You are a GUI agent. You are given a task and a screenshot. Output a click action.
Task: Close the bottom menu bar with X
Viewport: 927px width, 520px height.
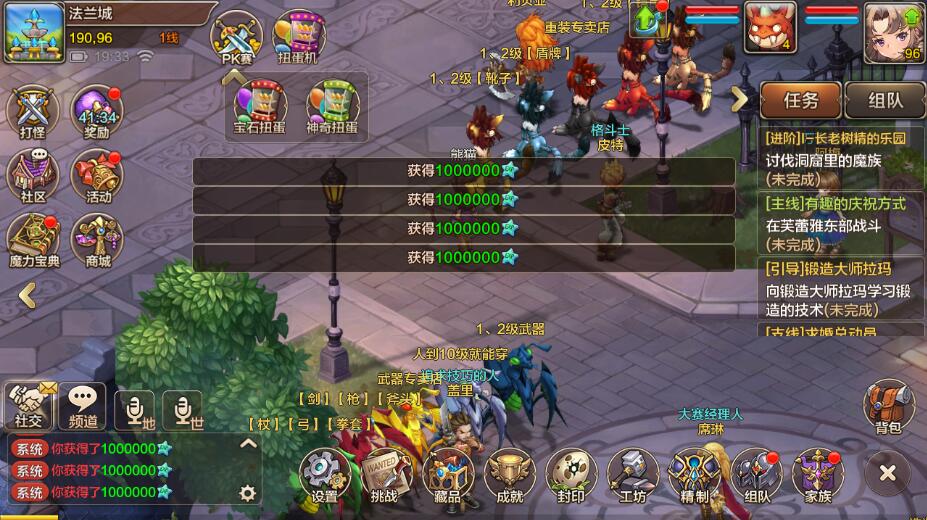(x=887, y=473)
